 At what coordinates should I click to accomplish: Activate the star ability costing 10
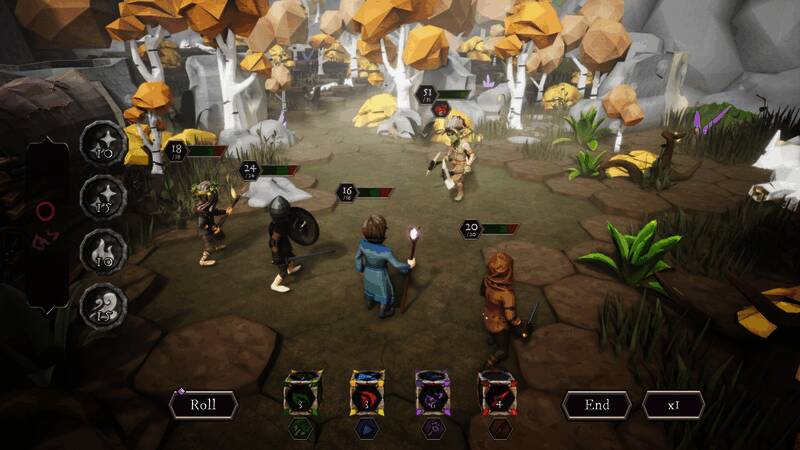coord(102,143)
